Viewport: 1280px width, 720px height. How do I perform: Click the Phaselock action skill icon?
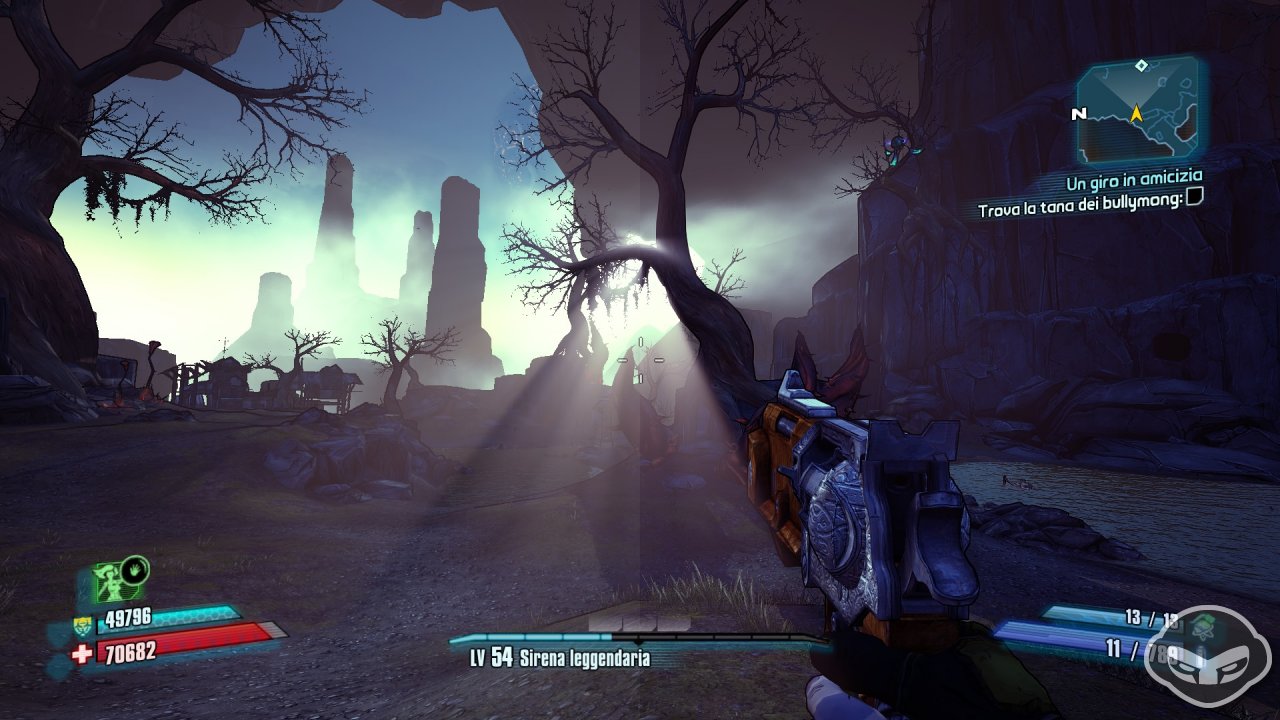click(x=108, y=581)
